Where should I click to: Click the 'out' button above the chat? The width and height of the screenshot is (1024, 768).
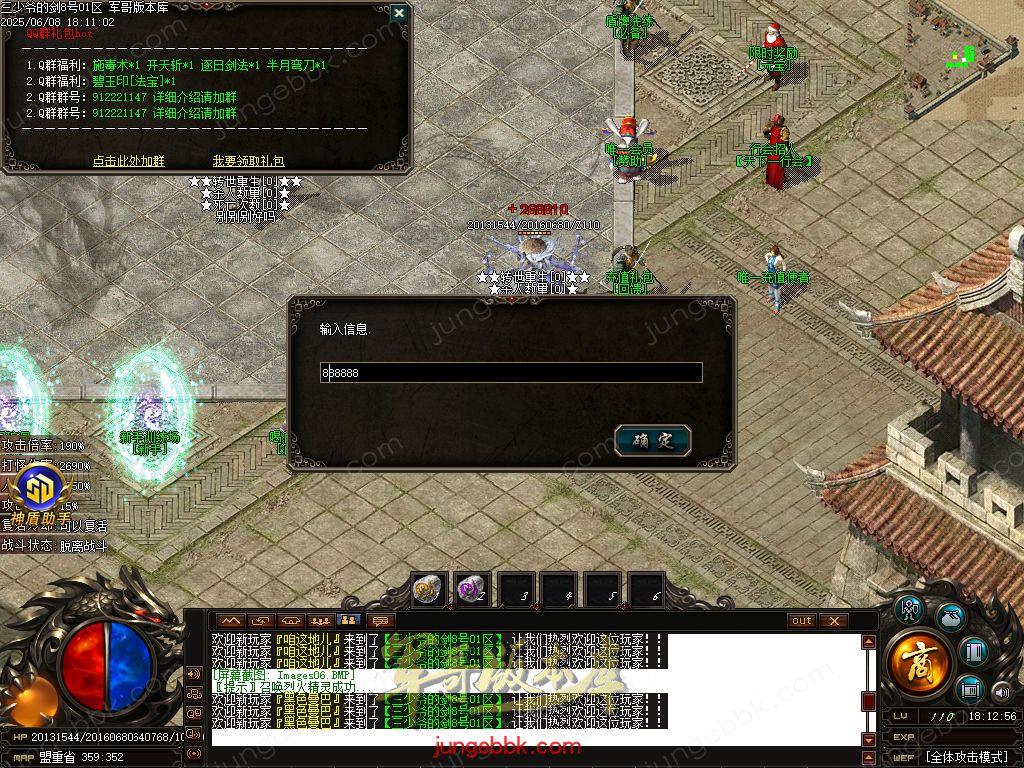click(801, 621)
